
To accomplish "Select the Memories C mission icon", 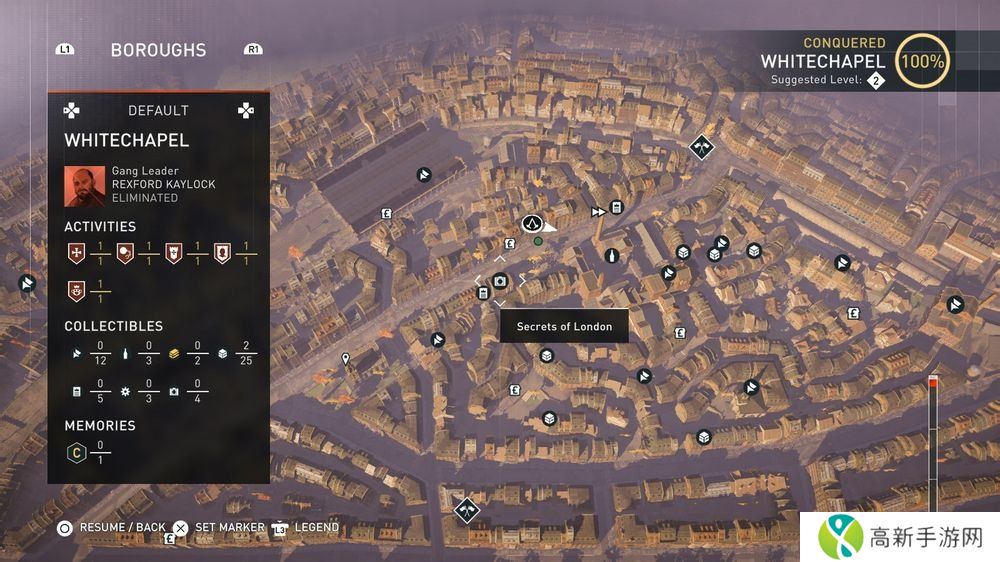I will [x=74, y=453].
